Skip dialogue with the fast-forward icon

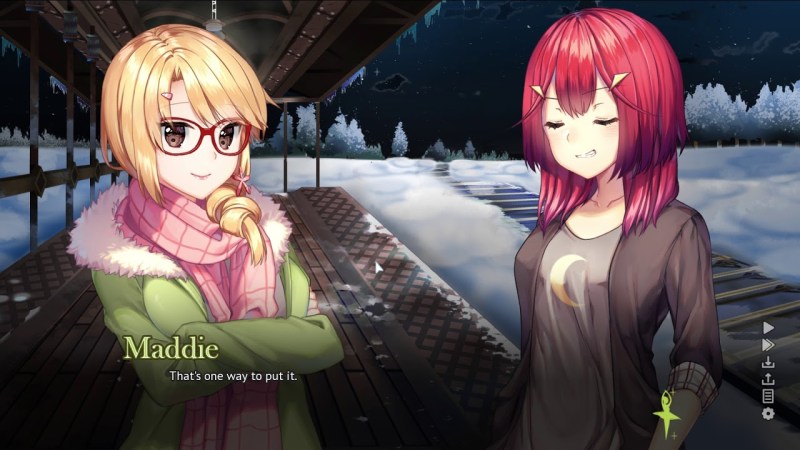pos(768,344)
